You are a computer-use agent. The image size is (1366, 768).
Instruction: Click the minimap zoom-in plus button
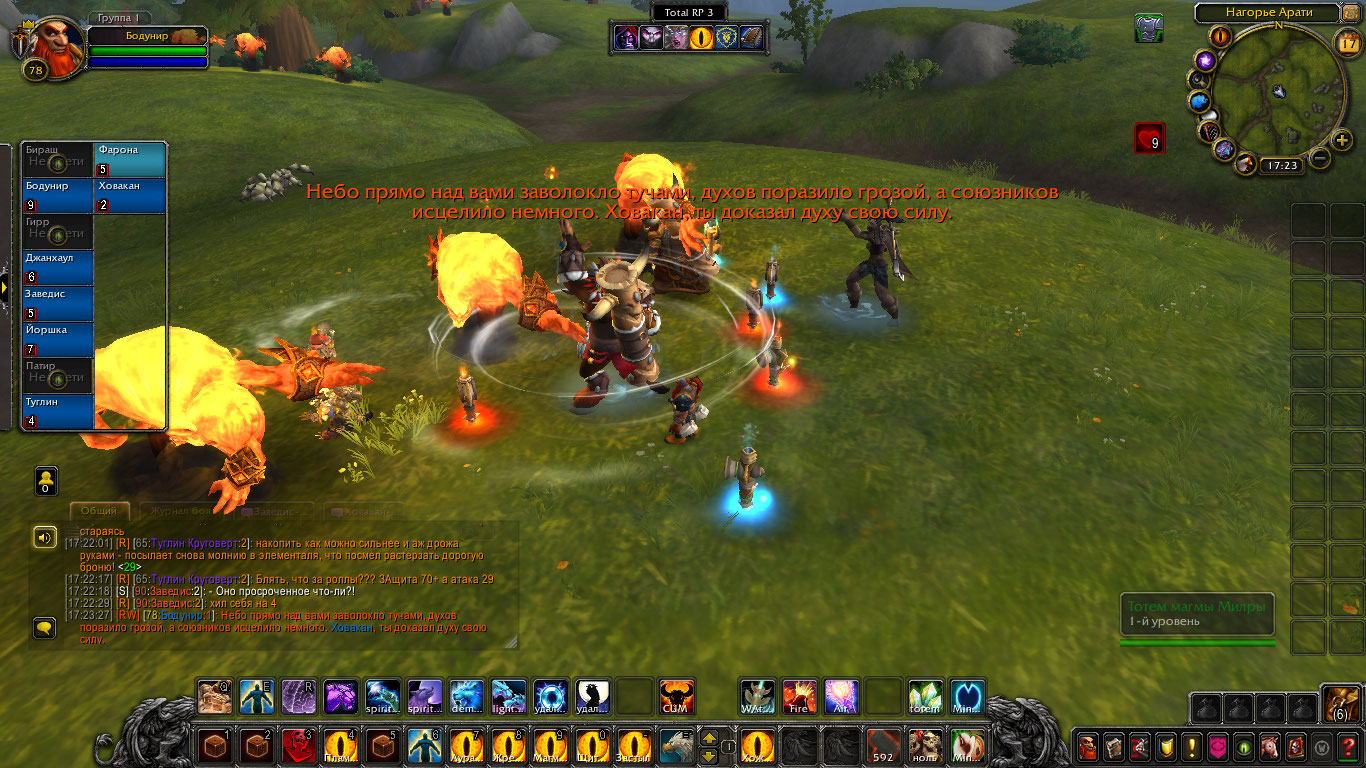(1342, 139)
